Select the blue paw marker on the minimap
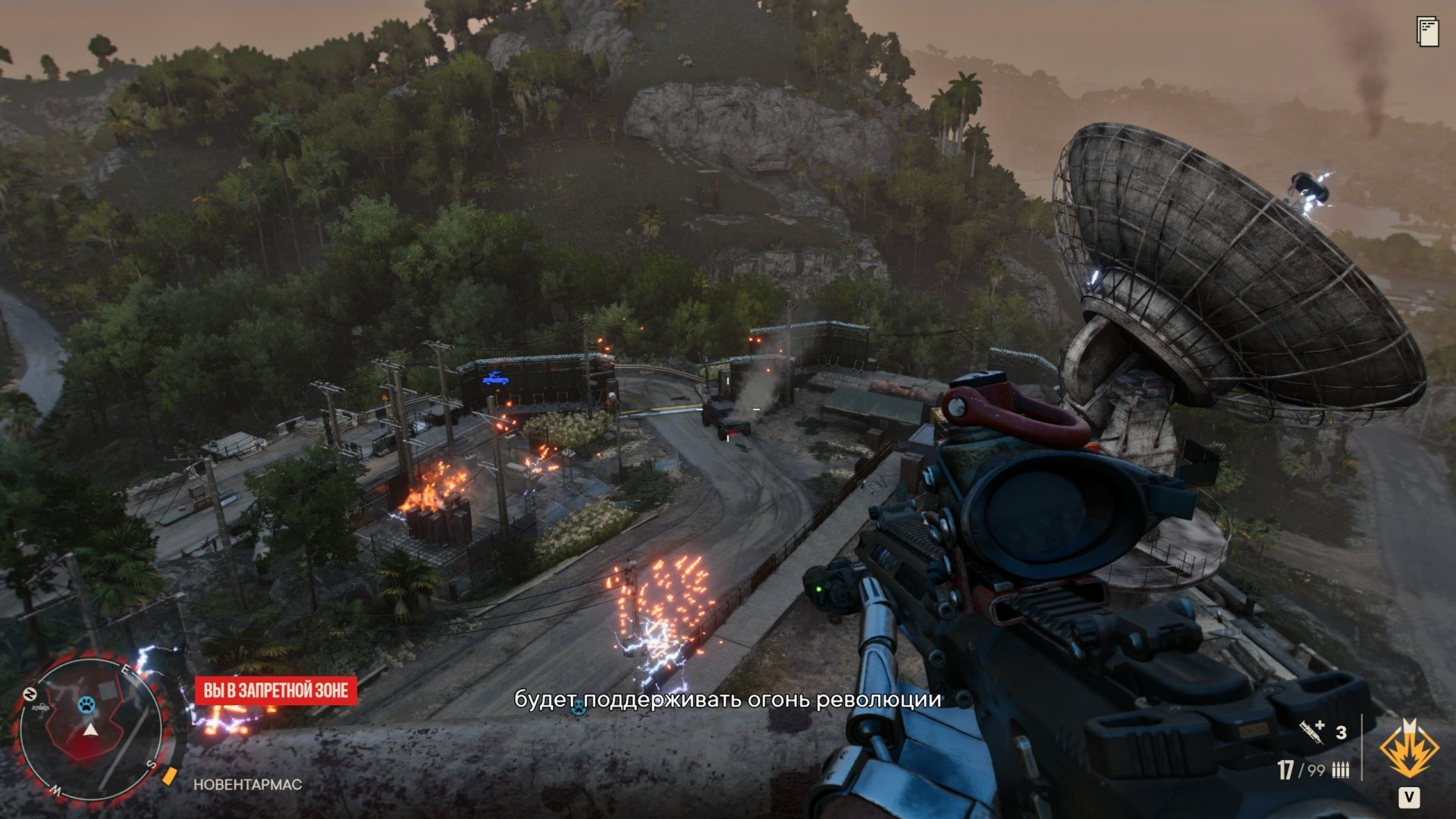1456x819 pixels. (86, 705)
